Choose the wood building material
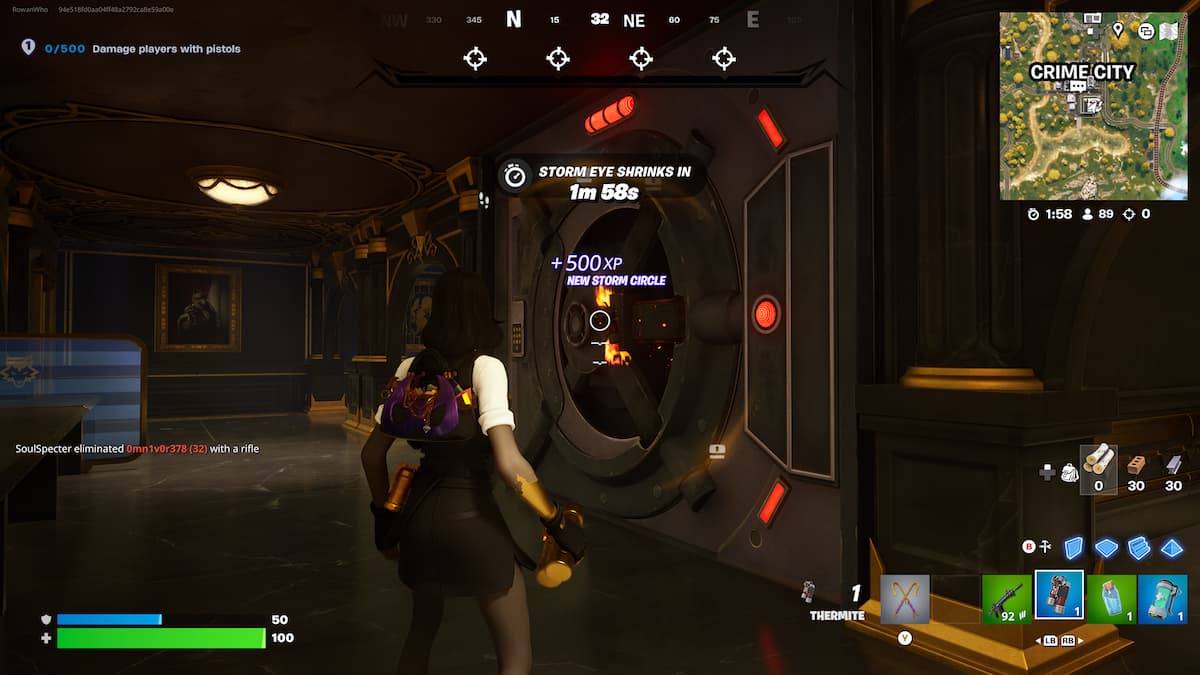This screenshot has height=675, width=1200. (x=1098, y=464)
